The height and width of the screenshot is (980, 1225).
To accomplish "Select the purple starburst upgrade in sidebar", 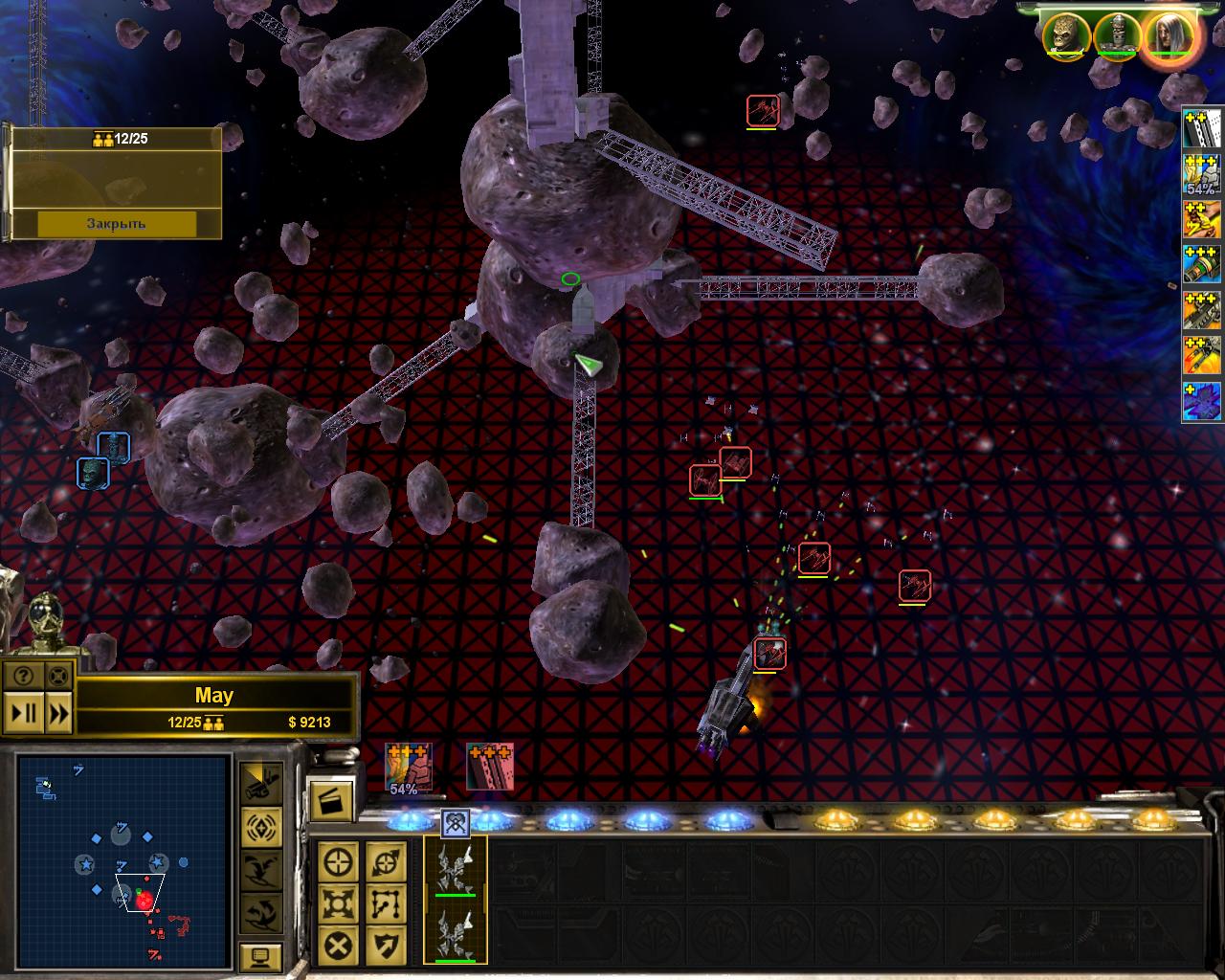I will point(1202,402).
